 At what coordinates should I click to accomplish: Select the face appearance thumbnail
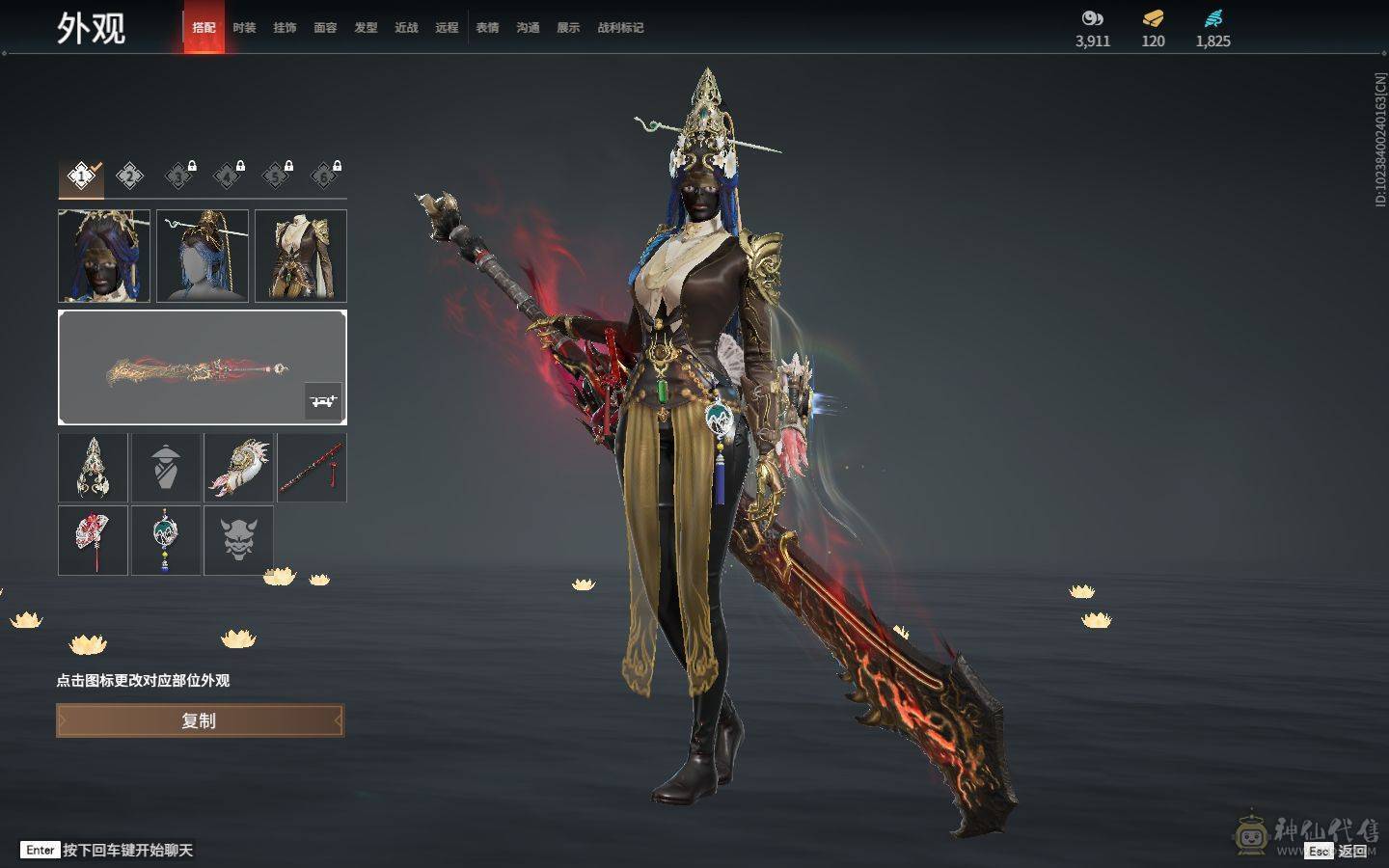tap(104, 256)
